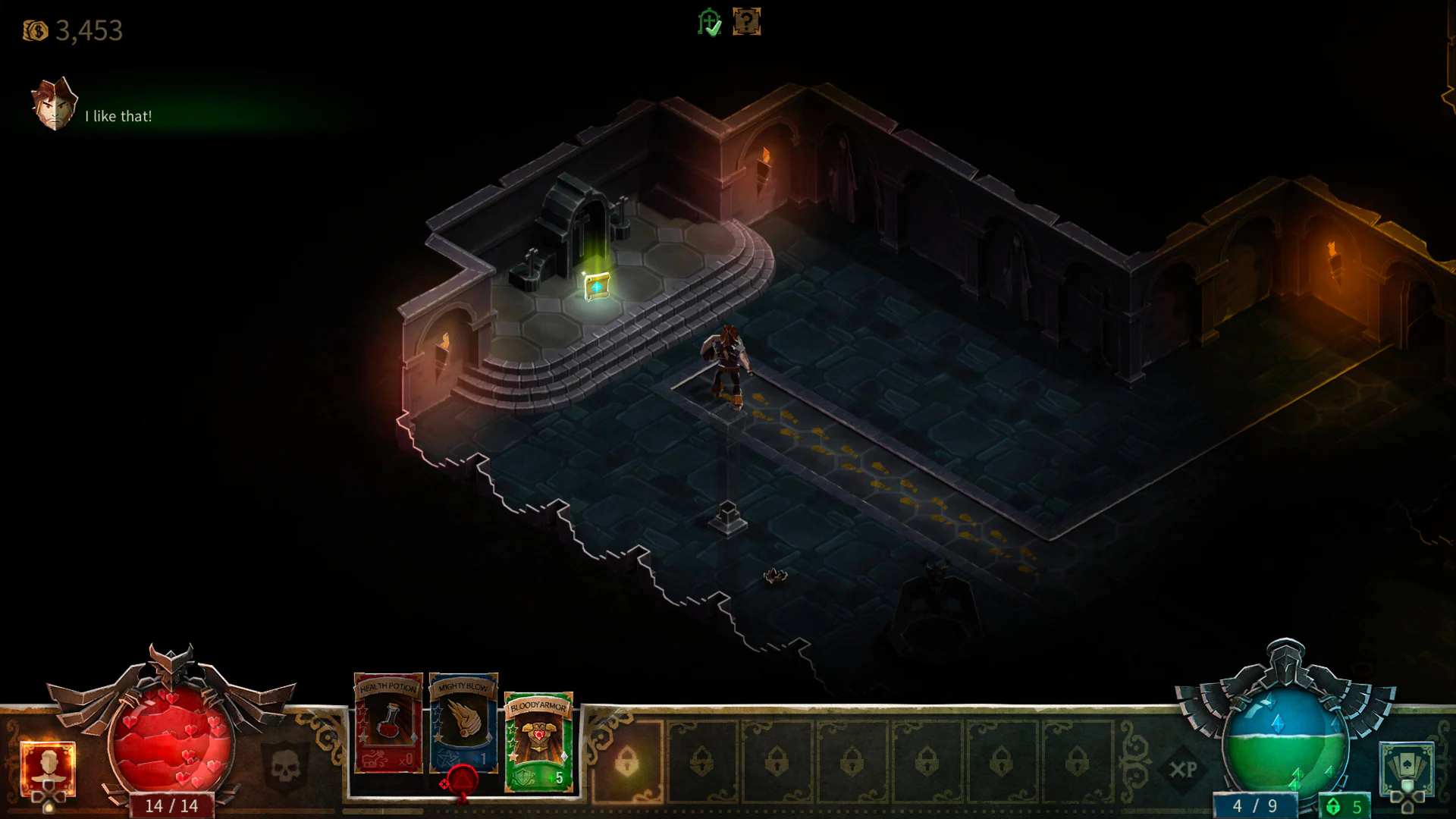Click the red health orb showing 14 / 14
Screen dimensions: 1456x819
tap(171, 739)
